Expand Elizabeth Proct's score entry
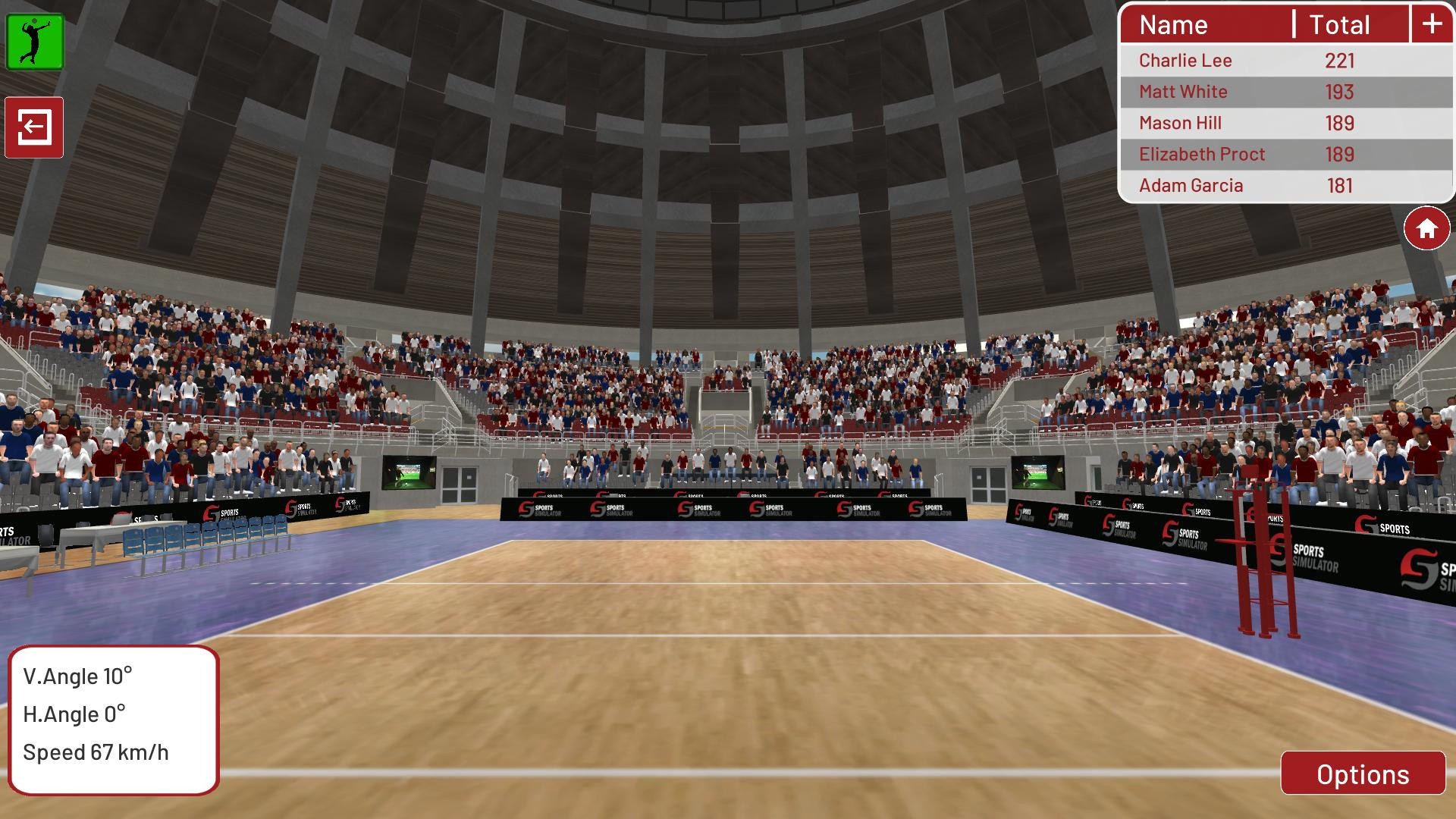 point(1201,154)
